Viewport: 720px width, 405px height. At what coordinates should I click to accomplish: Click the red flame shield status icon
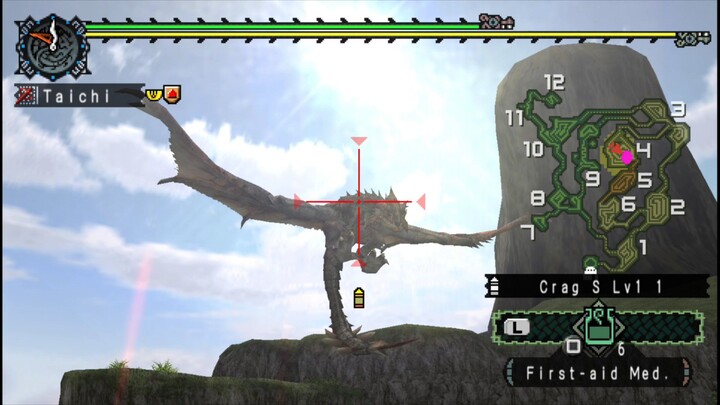coord(171,94)
